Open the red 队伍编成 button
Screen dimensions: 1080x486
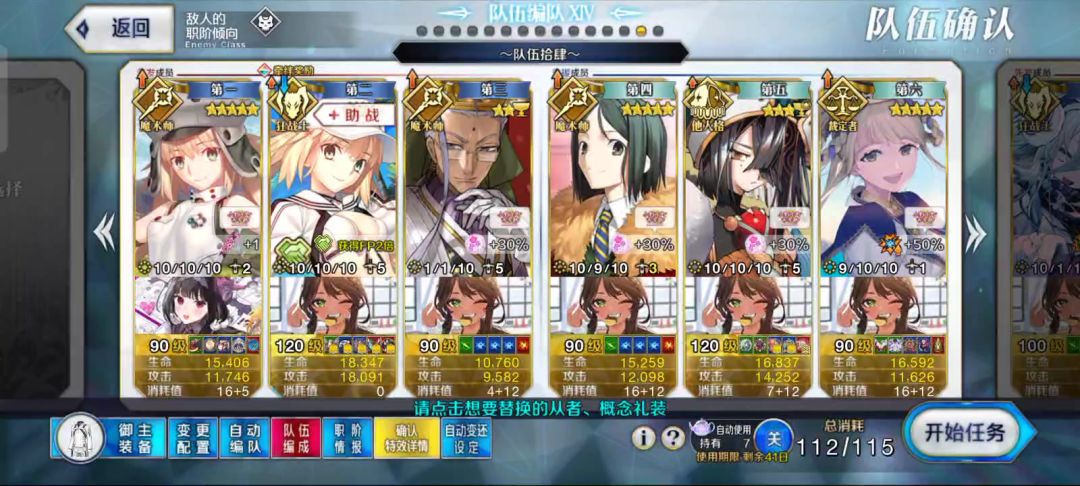pos(296,438)
